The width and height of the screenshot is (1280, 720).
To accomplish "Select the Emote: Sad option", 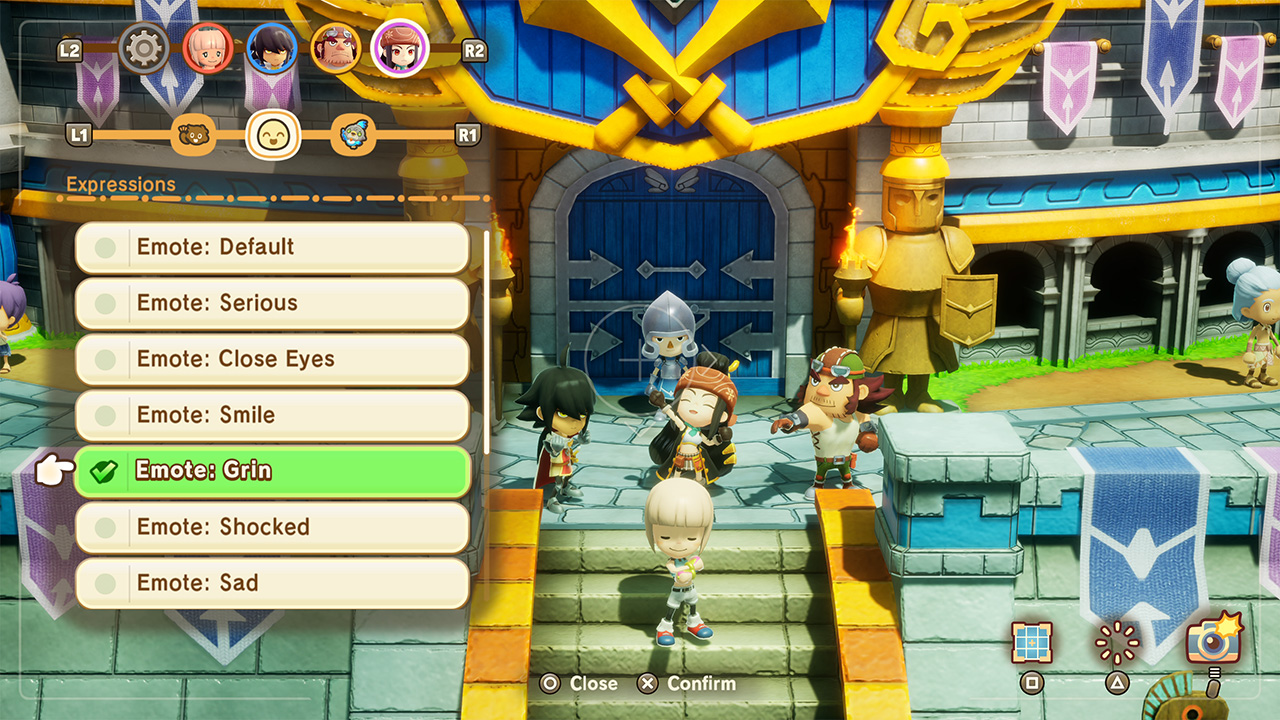I will [272, 583].
